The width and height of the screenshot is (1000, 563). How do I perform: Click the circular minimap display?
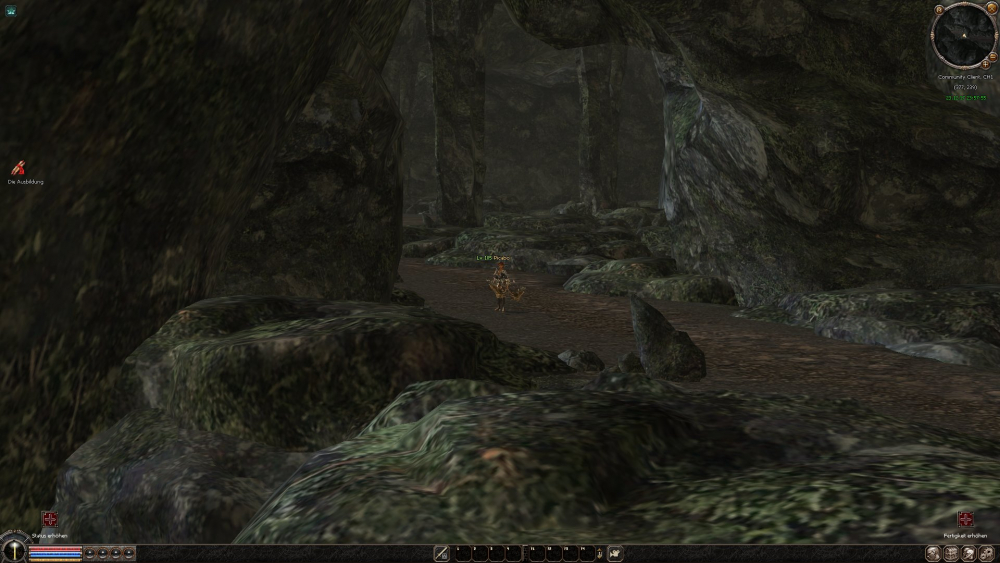pyautogui.click(x=964, y=34)
